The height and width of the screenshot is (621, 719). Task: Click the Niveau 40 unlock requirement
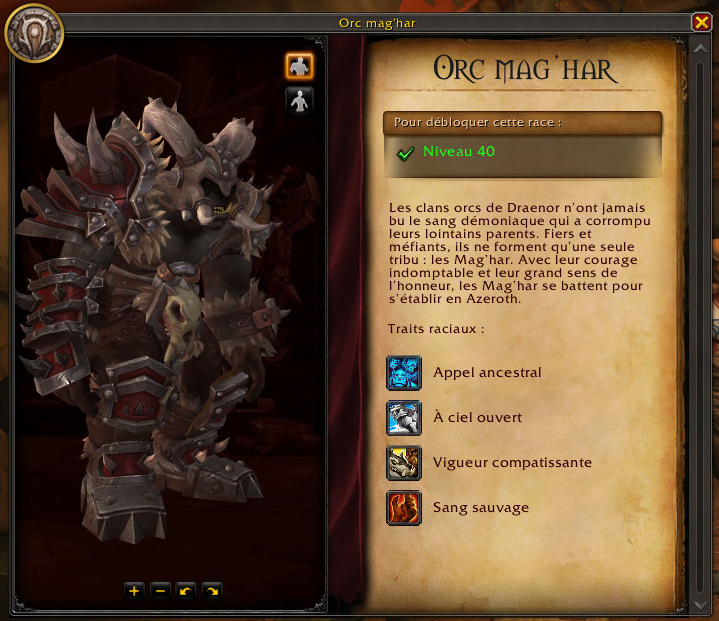click(458, 152)
